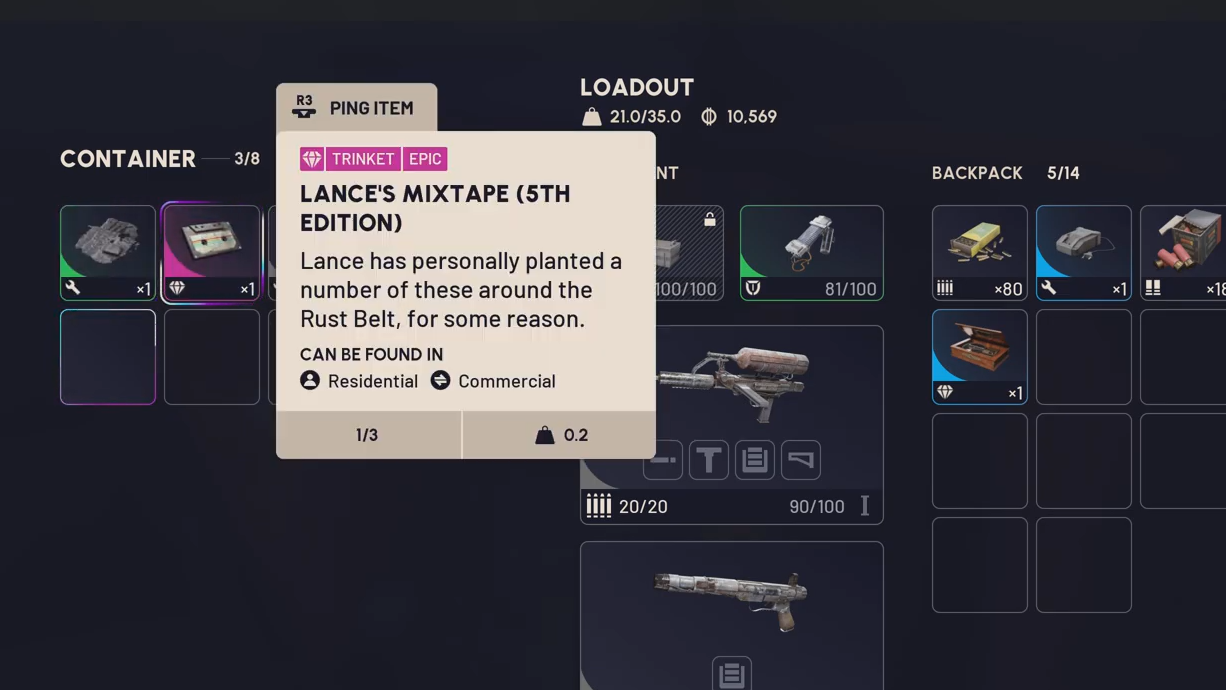Image resolution: width=1226 pixels, height=690 pixels.
Task: Select the ammo box with 80 rounds
Action: coord(979,252)
